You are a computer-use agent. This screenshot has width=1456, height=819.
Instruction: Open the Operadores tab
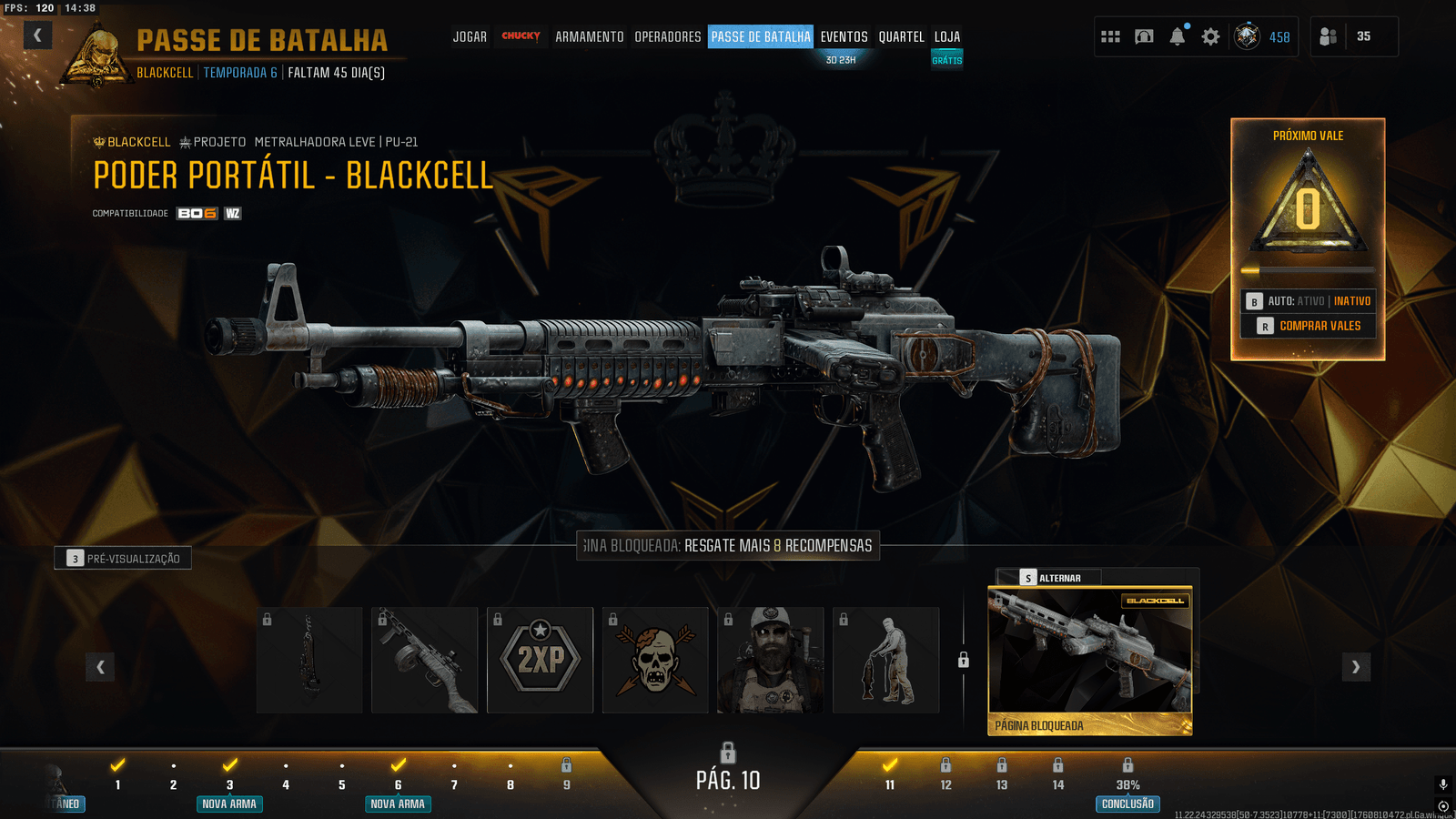coord(667,37)
